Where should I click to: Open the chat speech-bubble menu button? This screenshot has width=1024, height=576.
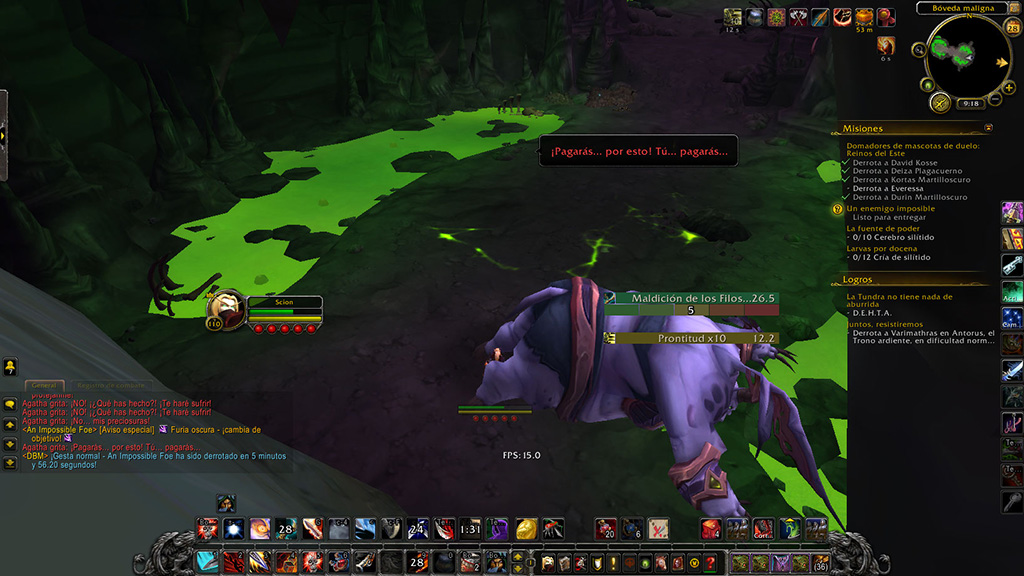click(9, 405)
